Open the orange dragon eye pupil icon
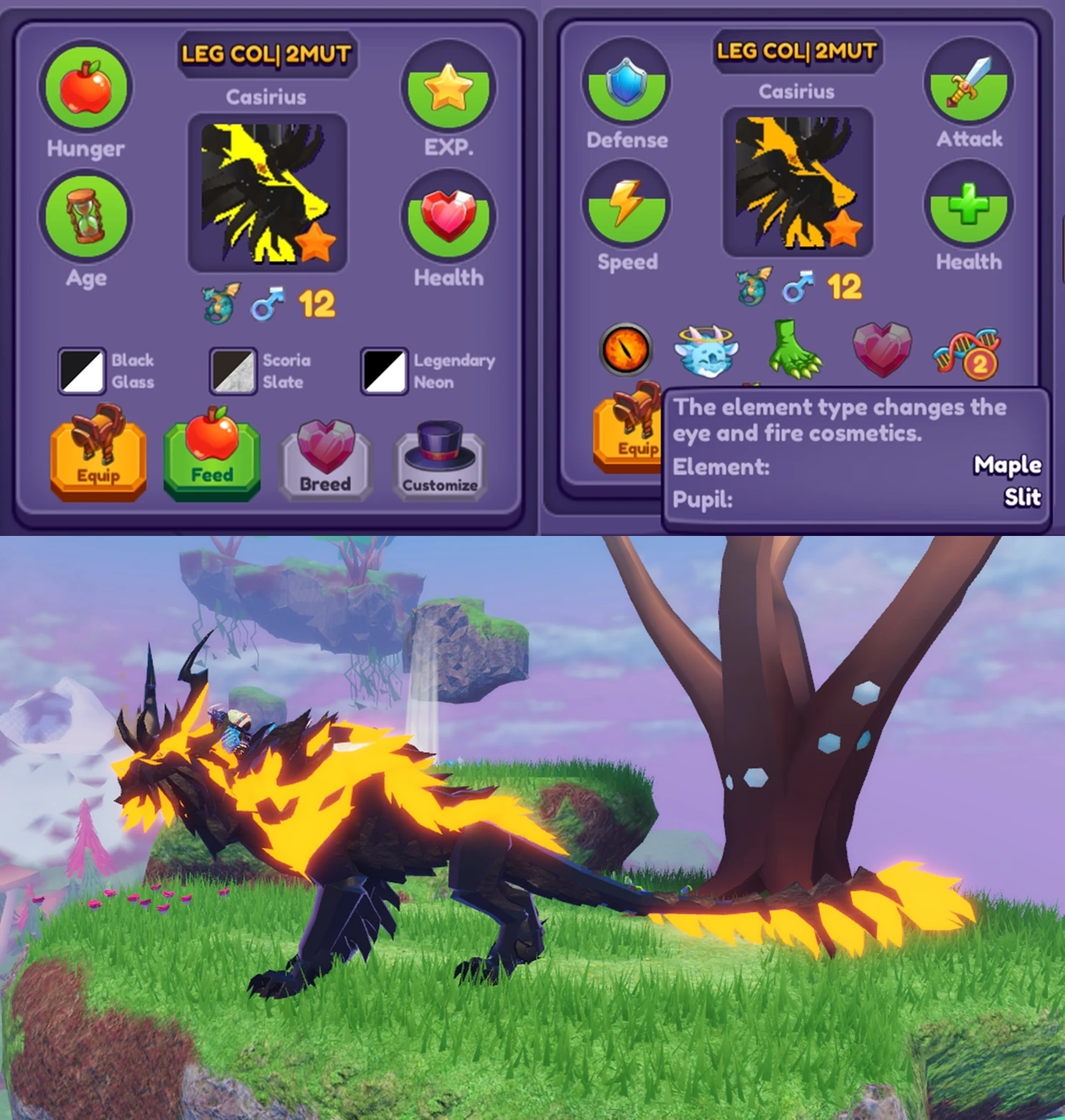This screenshot has height=1120, width=1065. (x=624, y=350)
